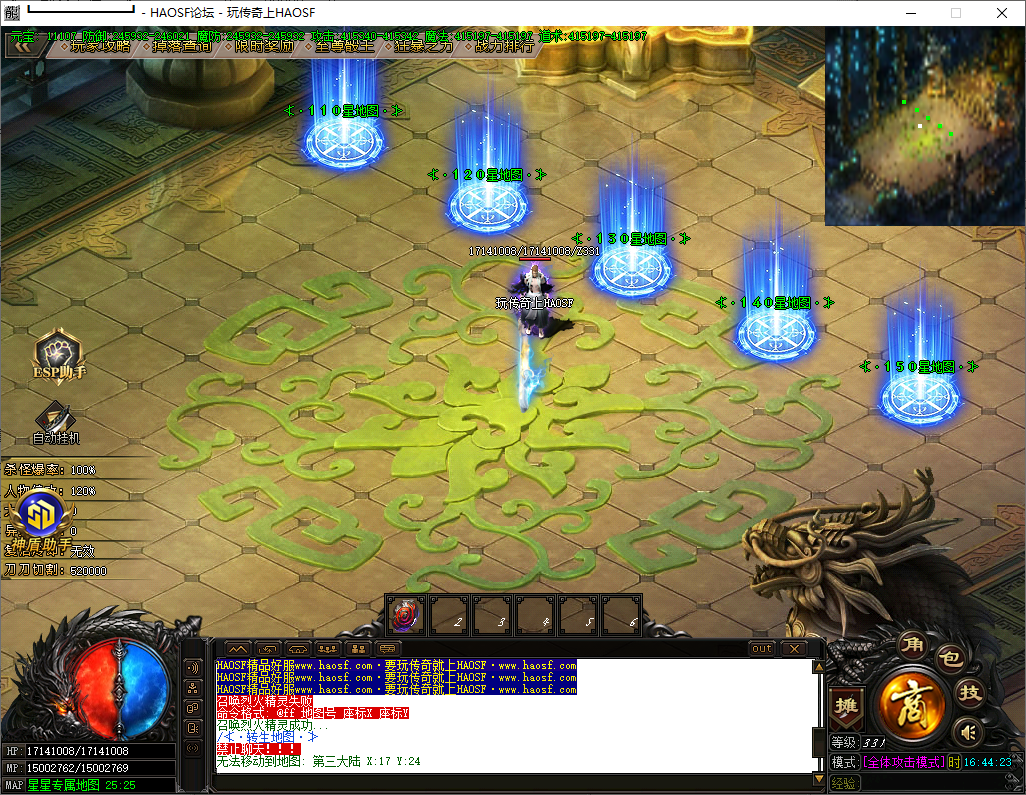The image size is (1026, 795).
Task: Open the 掉落查询 drop lookup menu
Action: click(x=176, y=46)
